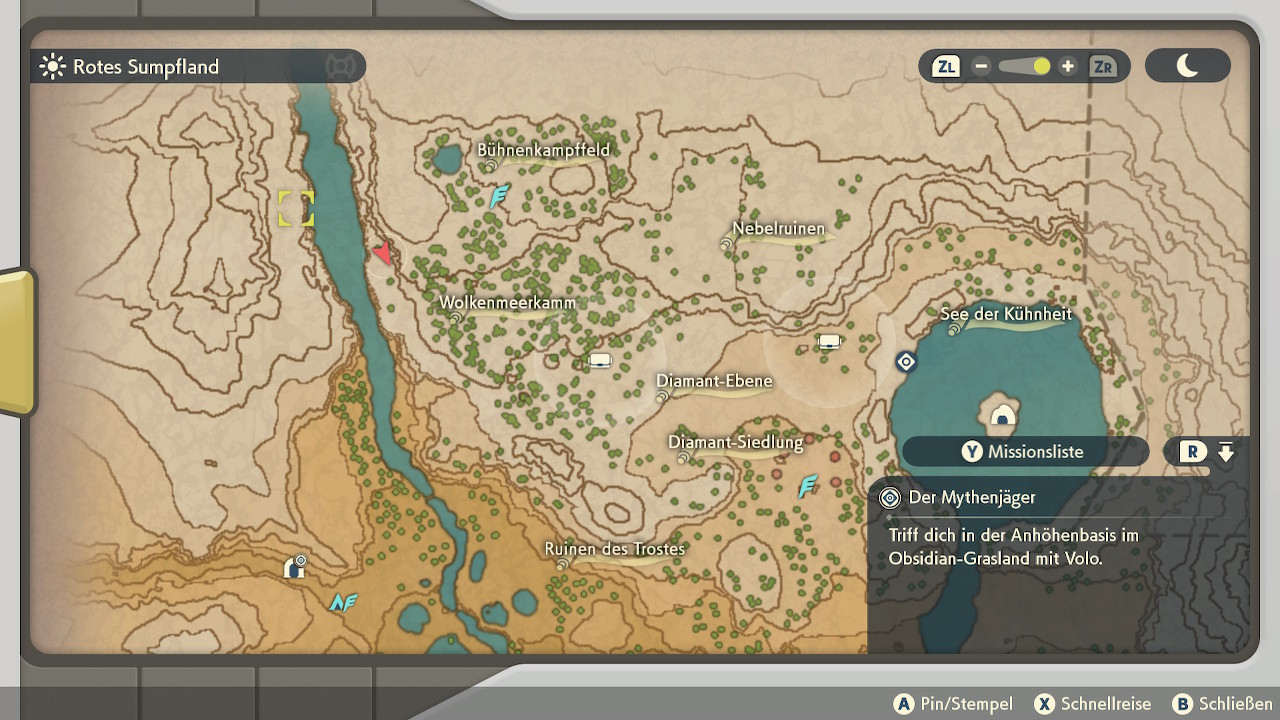Select the blue diamond marker by the lake
The height and width of the screenshot is (720, 1280).
[x=906, y=362]
